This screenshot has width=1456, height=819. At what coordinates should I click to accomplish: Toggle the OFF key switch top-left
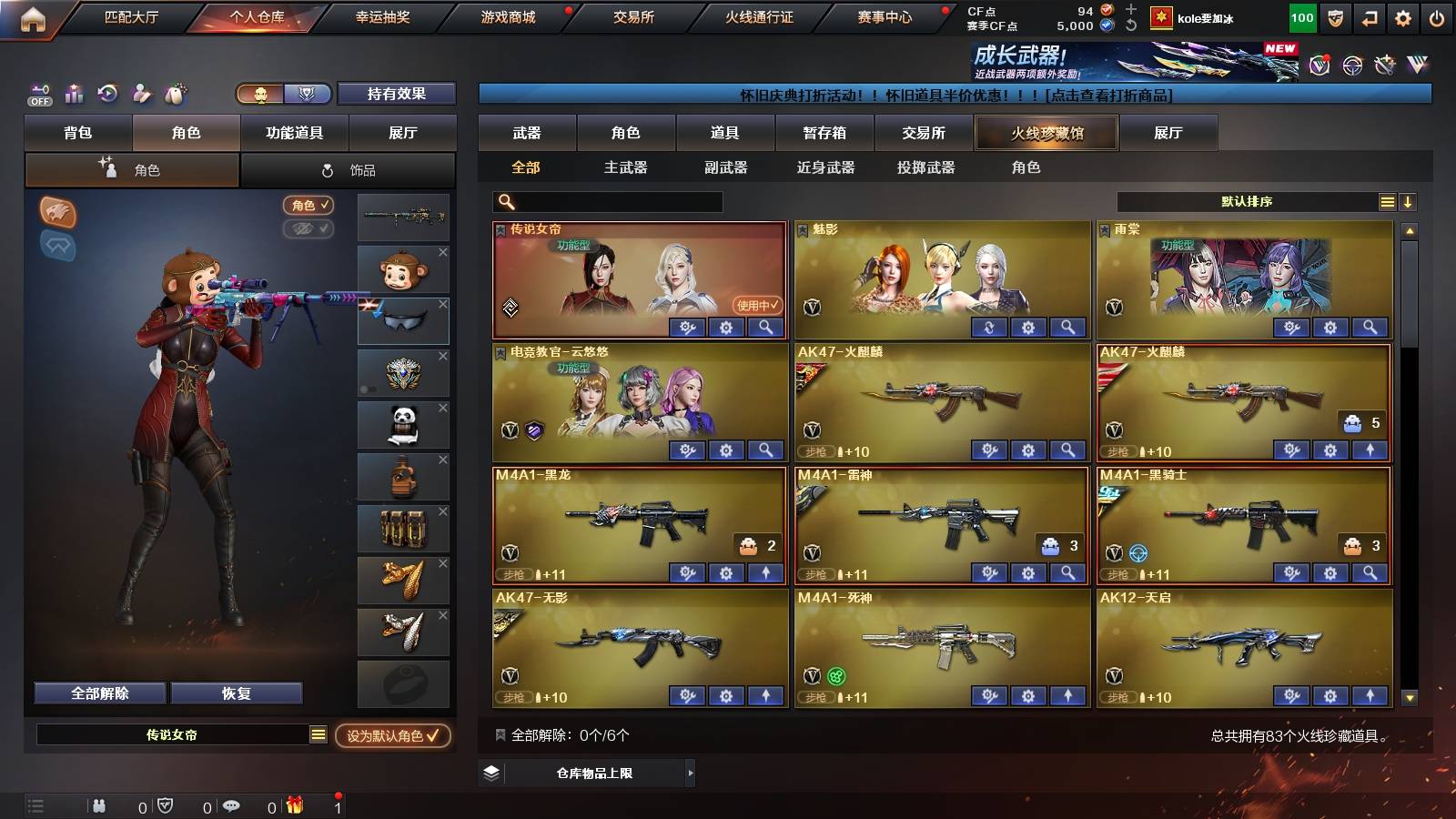[x=38, y=94]
